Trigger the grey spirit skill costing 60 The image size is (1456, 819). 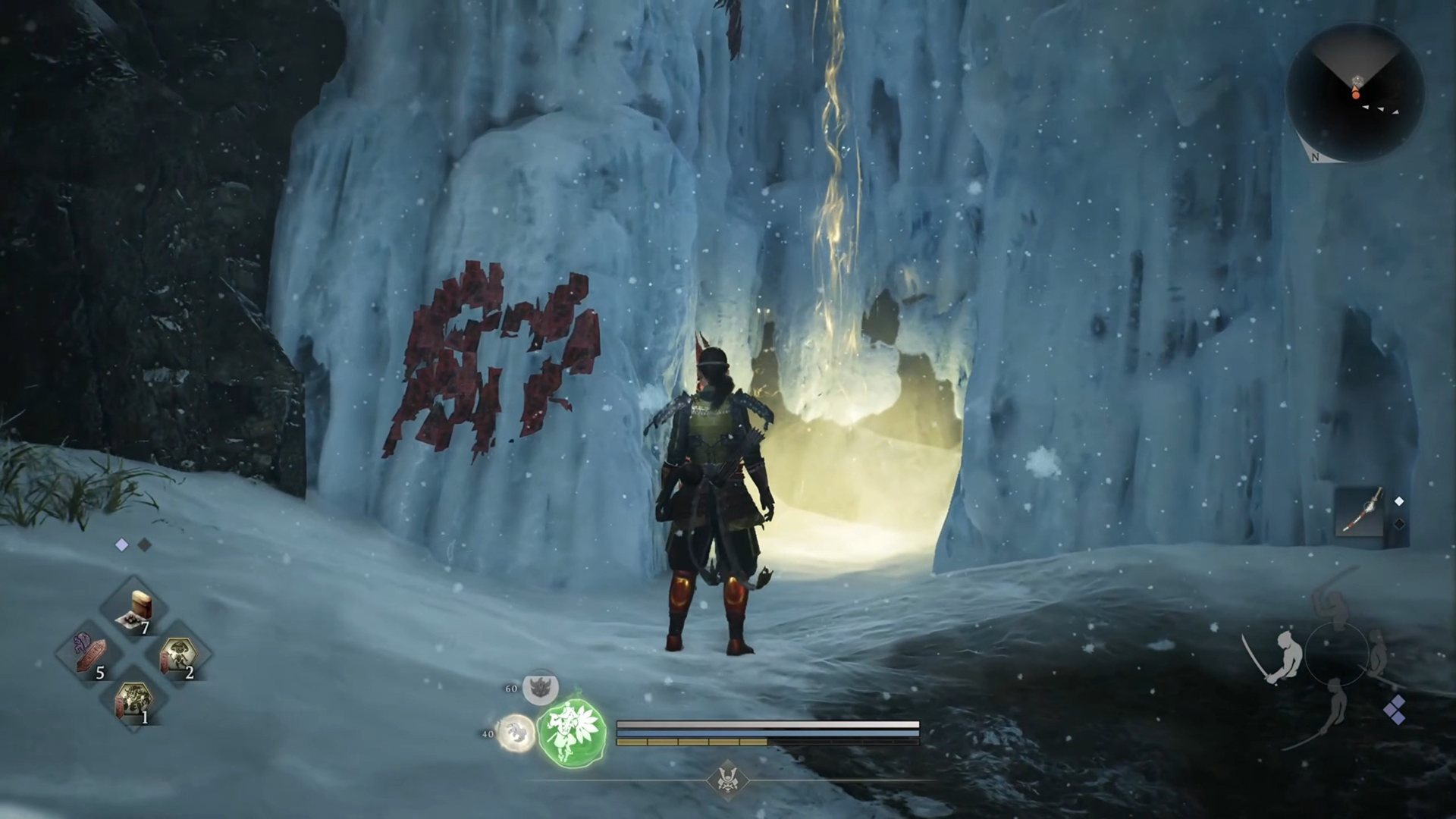[x=541, y=688]
